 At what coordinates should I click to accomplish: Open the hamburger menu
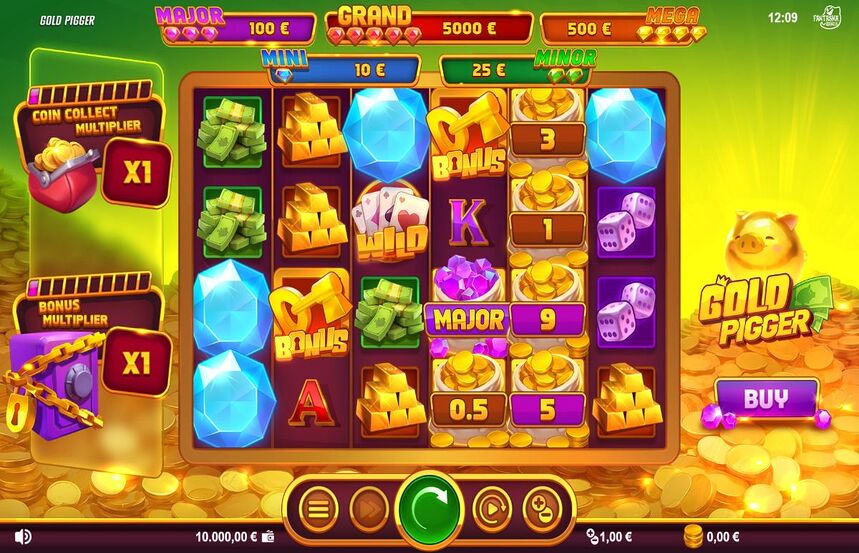tap(318, 509)
